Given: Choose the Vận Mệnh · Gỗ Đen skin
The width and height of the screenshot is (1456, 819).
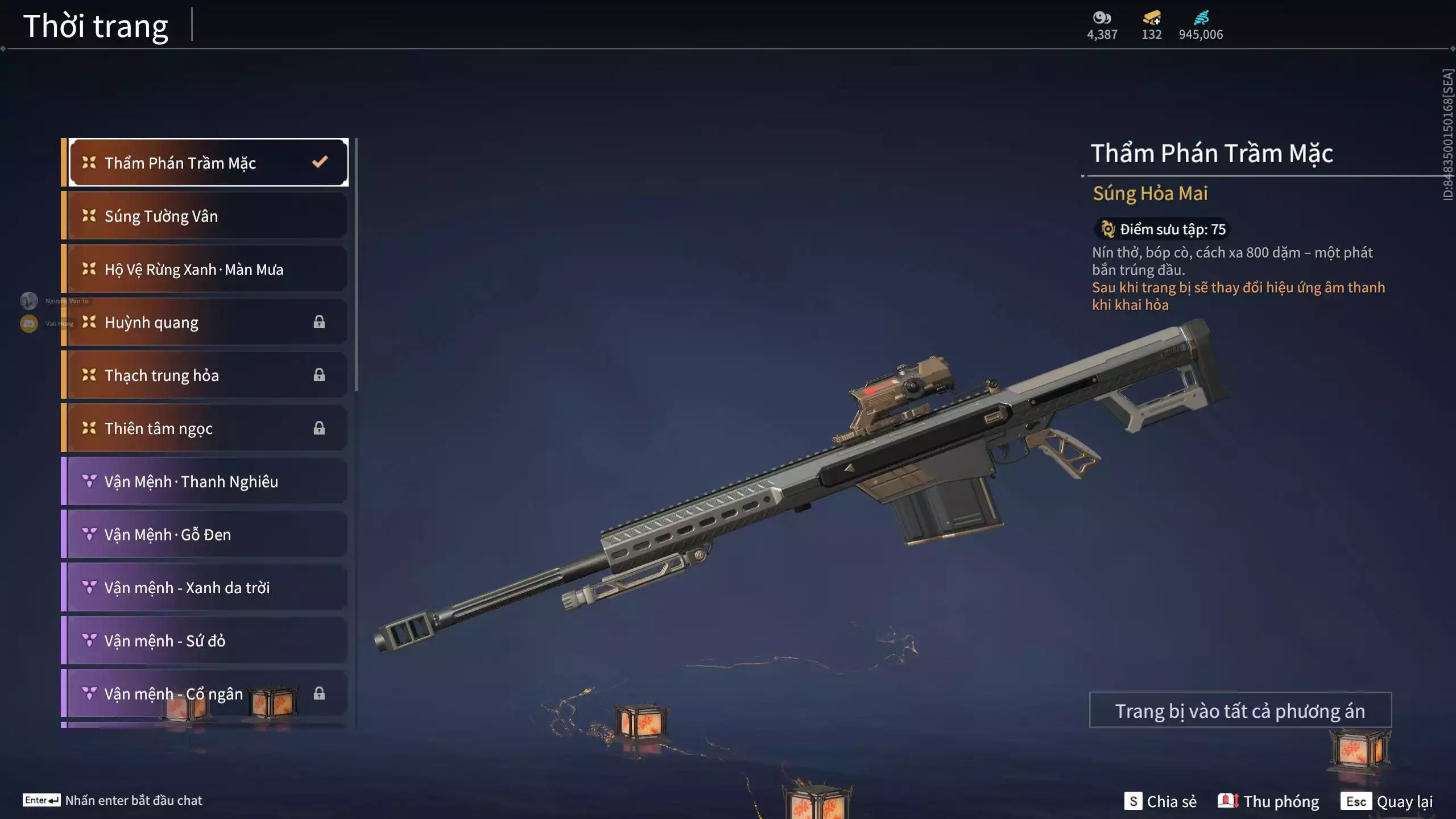Looking at the screenshot, I should [x=208, y=535].
